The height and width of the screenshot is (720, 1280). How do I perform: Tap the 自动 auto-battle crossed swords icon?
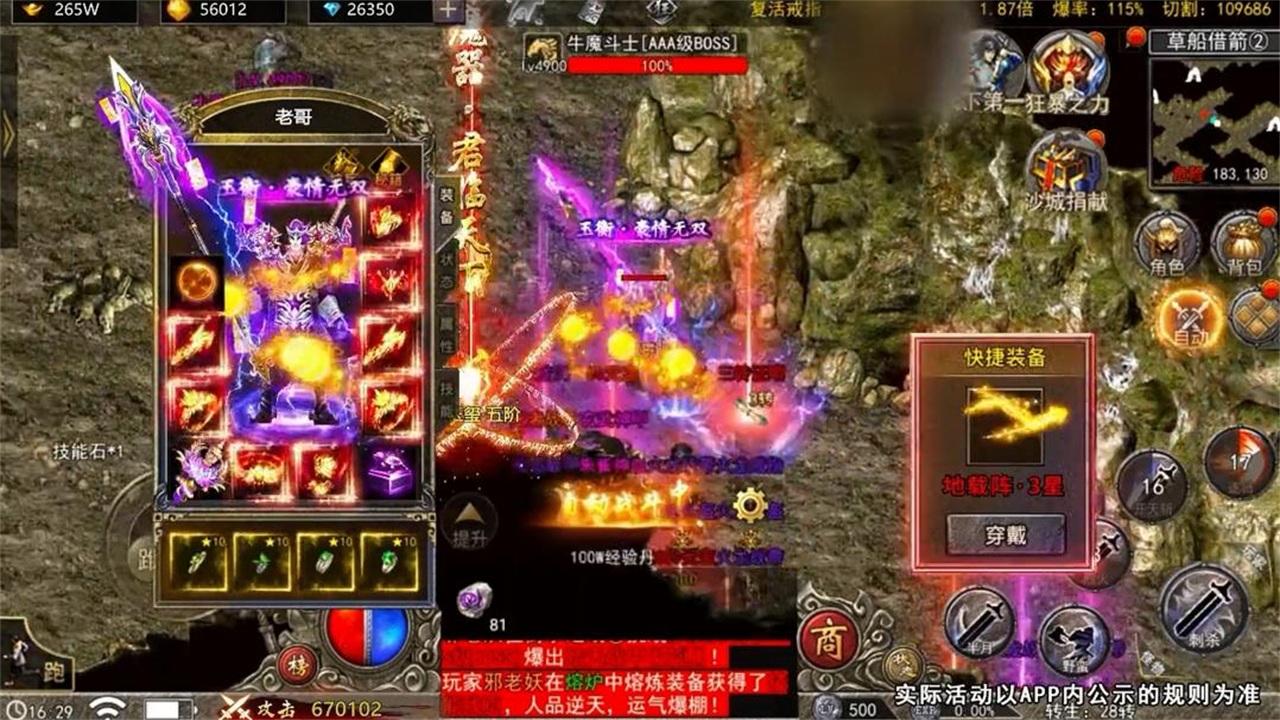coord(1190,315)
